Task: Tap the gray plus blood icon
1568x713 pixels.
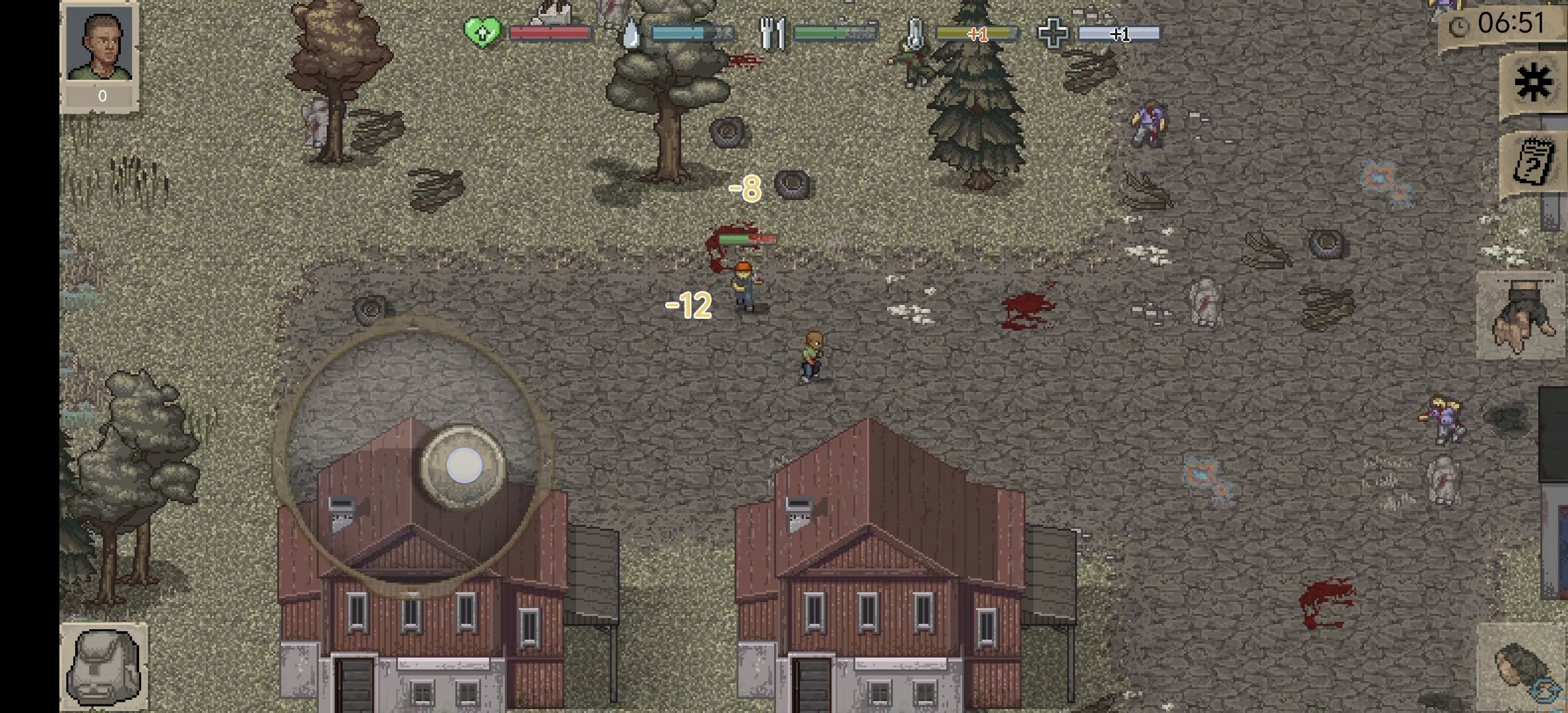Action: pos(1054,31)
